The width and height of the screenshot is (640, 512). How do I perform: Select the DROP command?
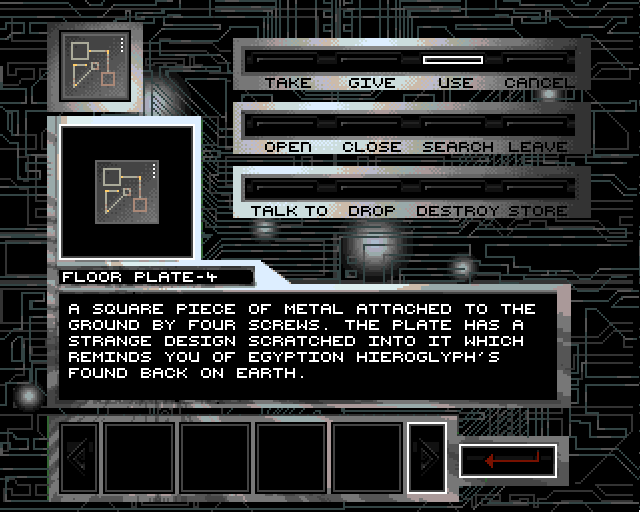pos(371,210)
